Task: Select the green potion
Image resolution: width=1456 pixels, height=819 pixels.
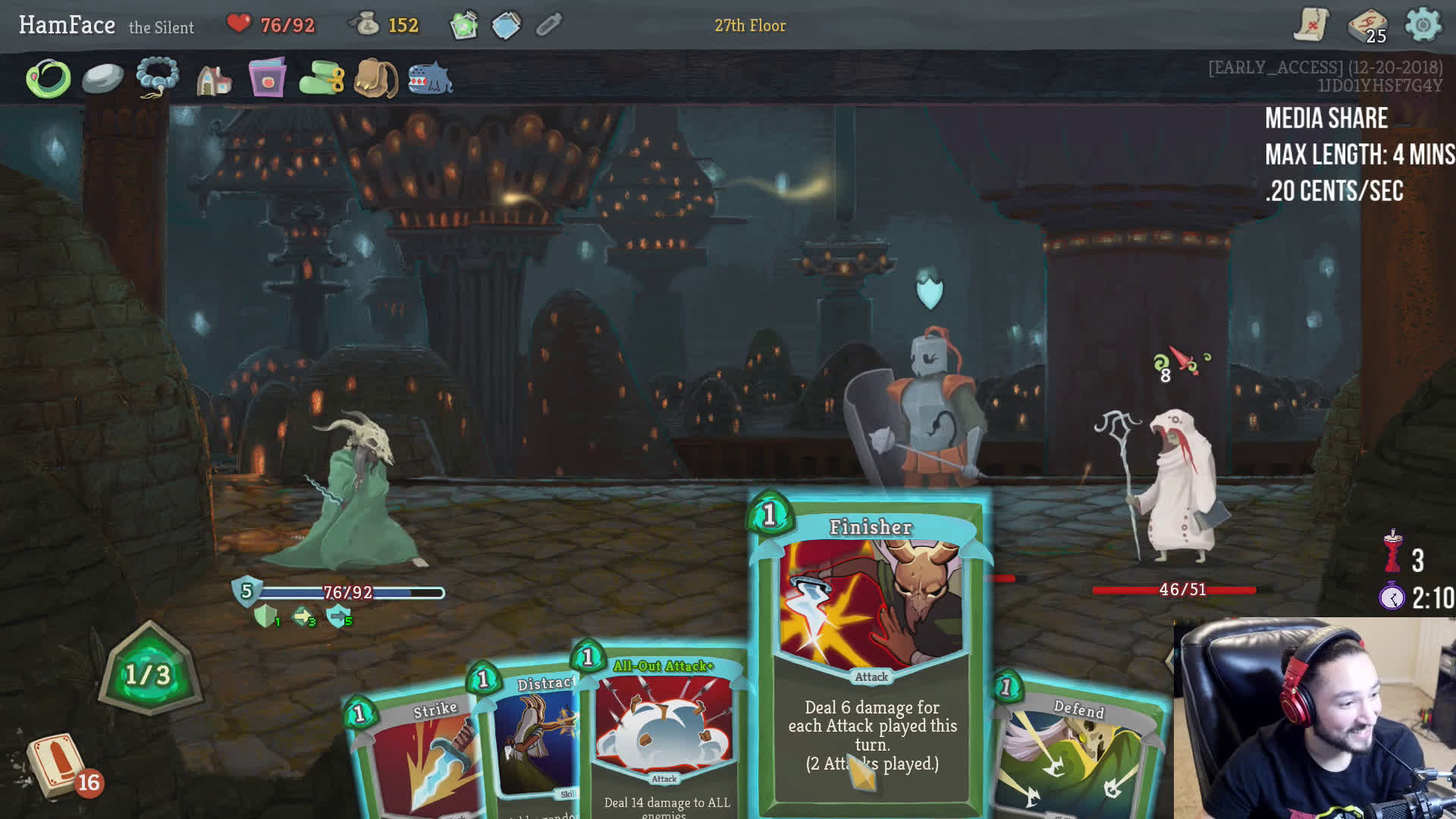Action: click(x=463, y=26)
